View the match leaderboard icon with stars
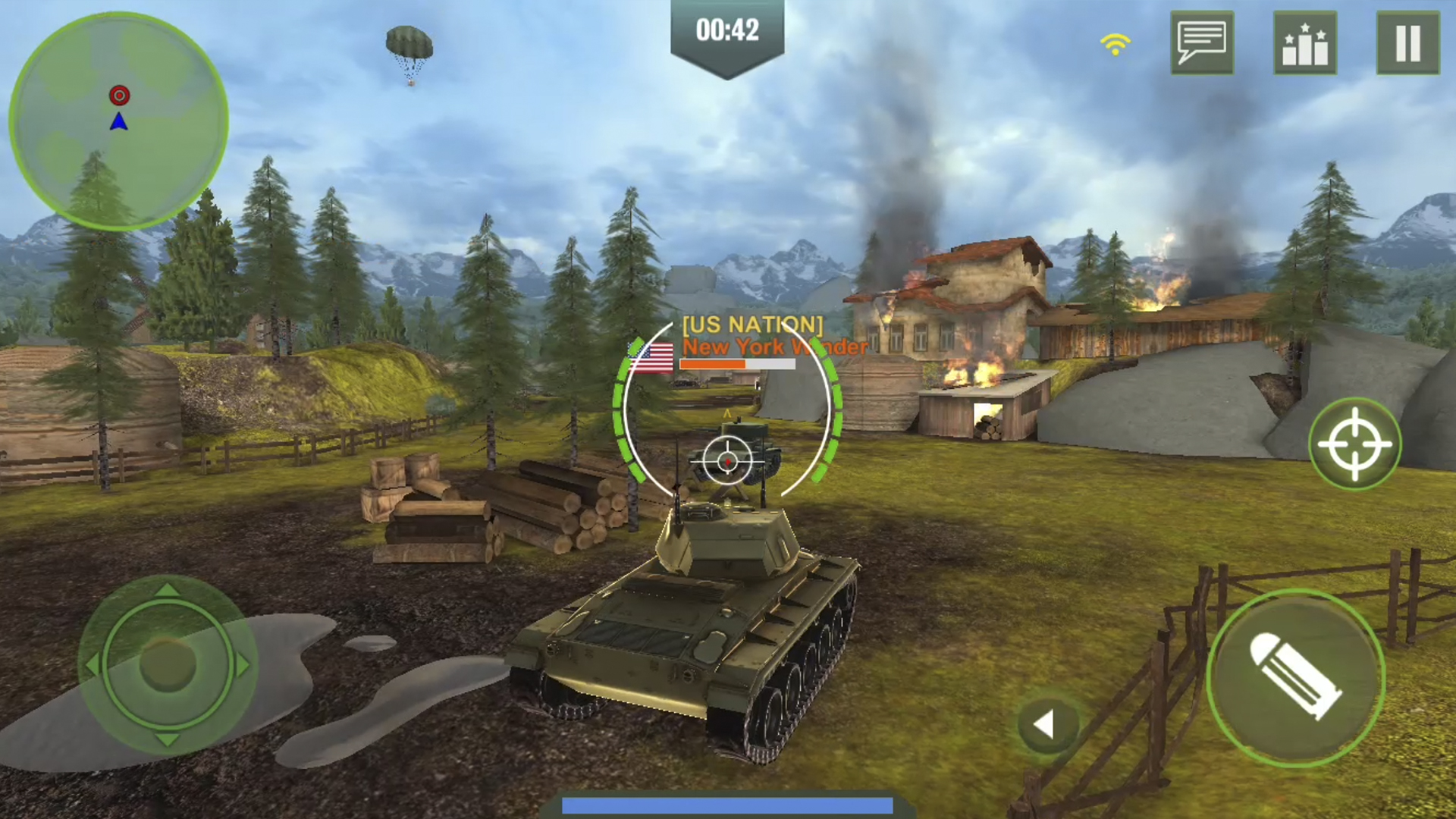This screenshot has width=1456, height=819. (1306, 43)
